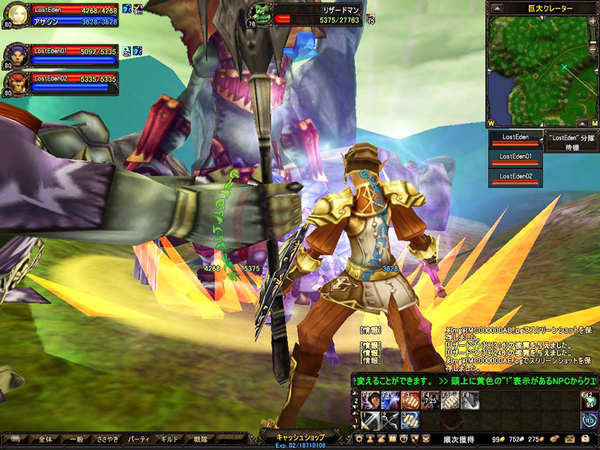This screenshot has width=600, height=450.
Task: Click the "LostEden" 分隊 待機 squad label
Action: pos(571,141)
